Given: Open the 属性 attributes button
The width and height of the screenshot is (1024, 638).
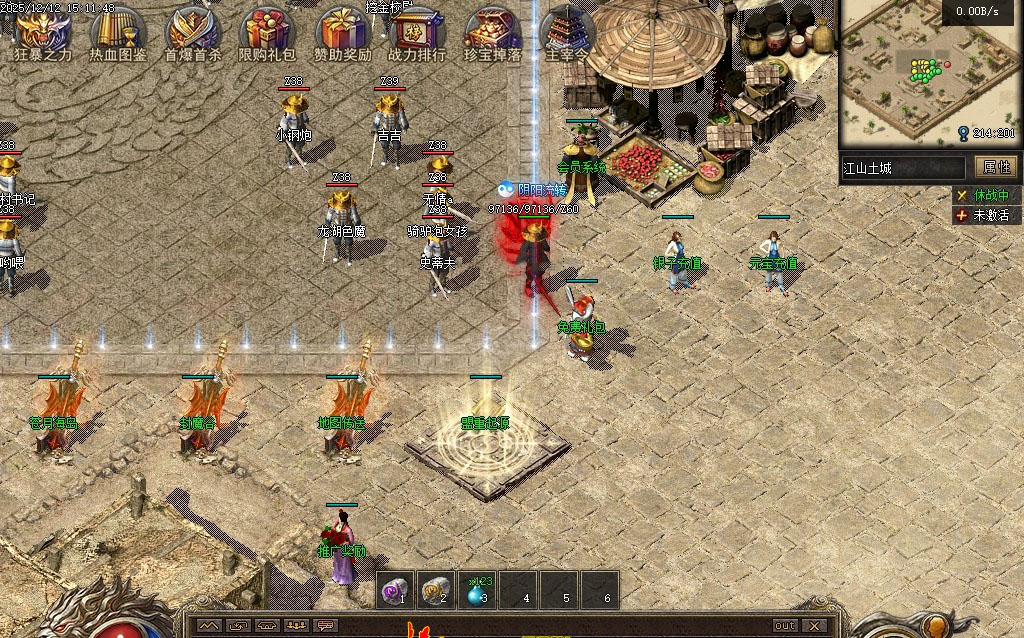Looking at the screenshot, I should (997, 167).
